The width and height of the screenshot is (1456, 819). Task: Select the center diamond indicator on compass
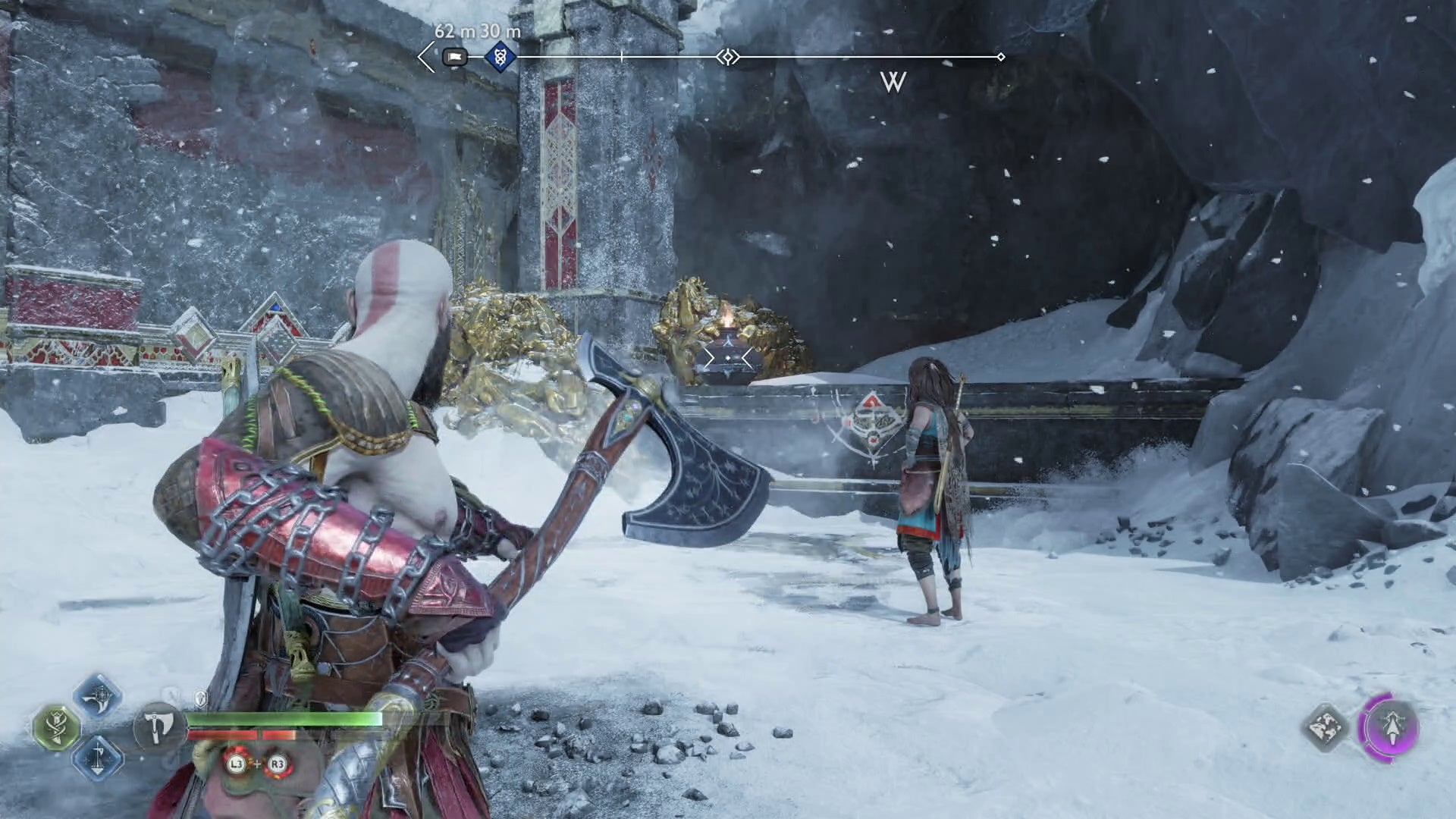pos(728,57)
